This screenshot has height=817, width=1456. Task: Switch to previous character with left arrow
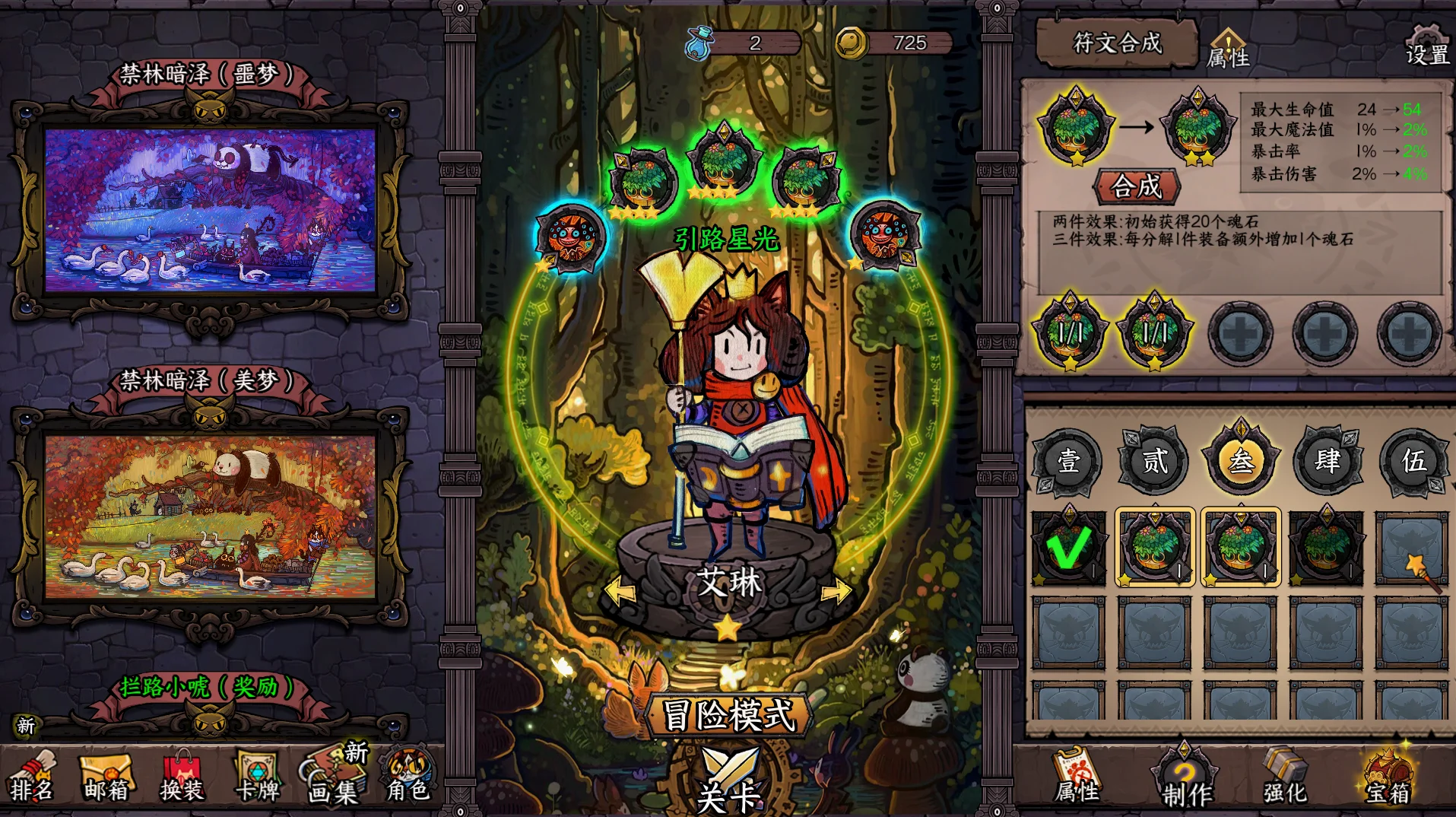(620, 590)
